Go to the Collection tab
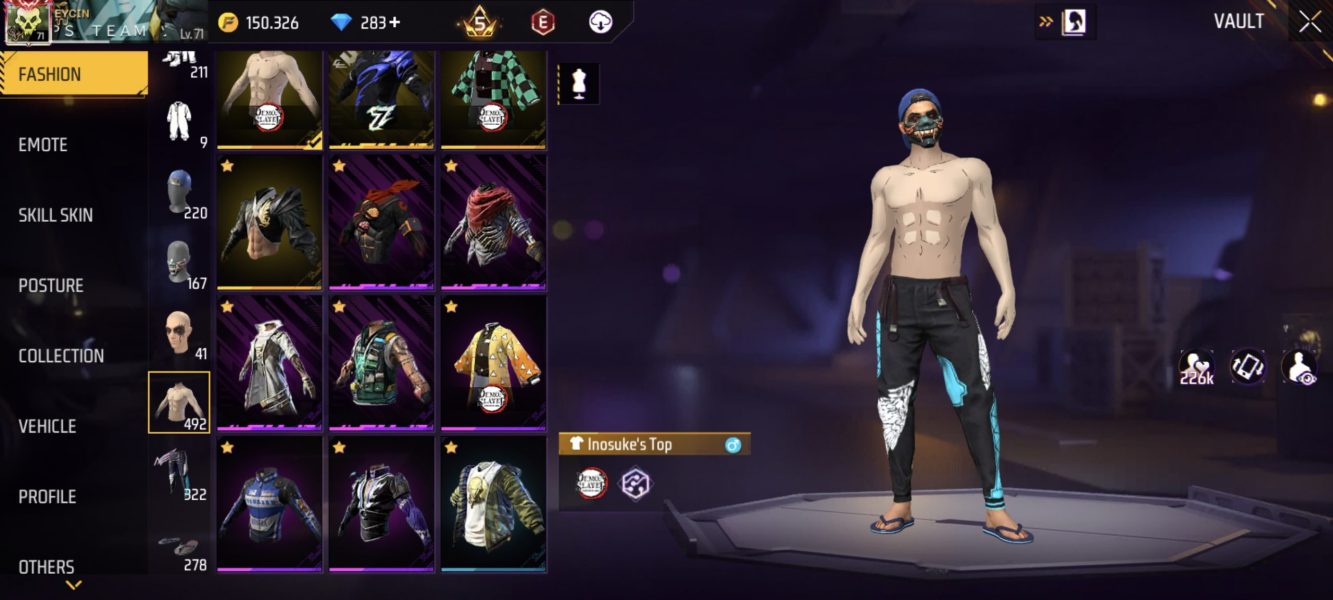 (61, 356)
